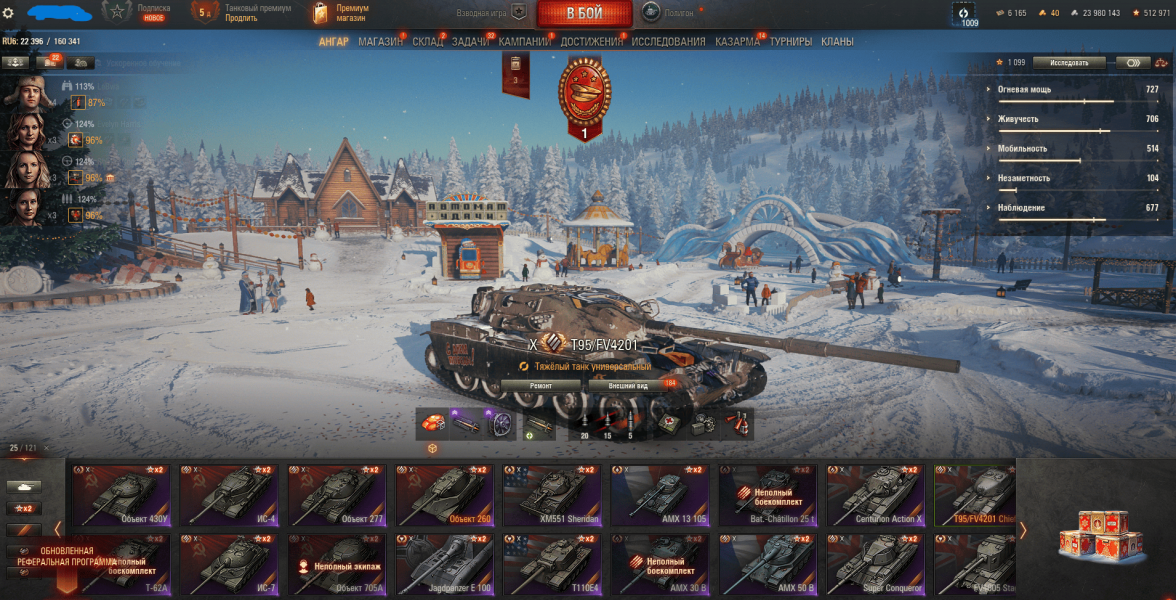Open the КЛАНЫ tab
This screenshot has height=600, width=1176.
tap(837, 42)
